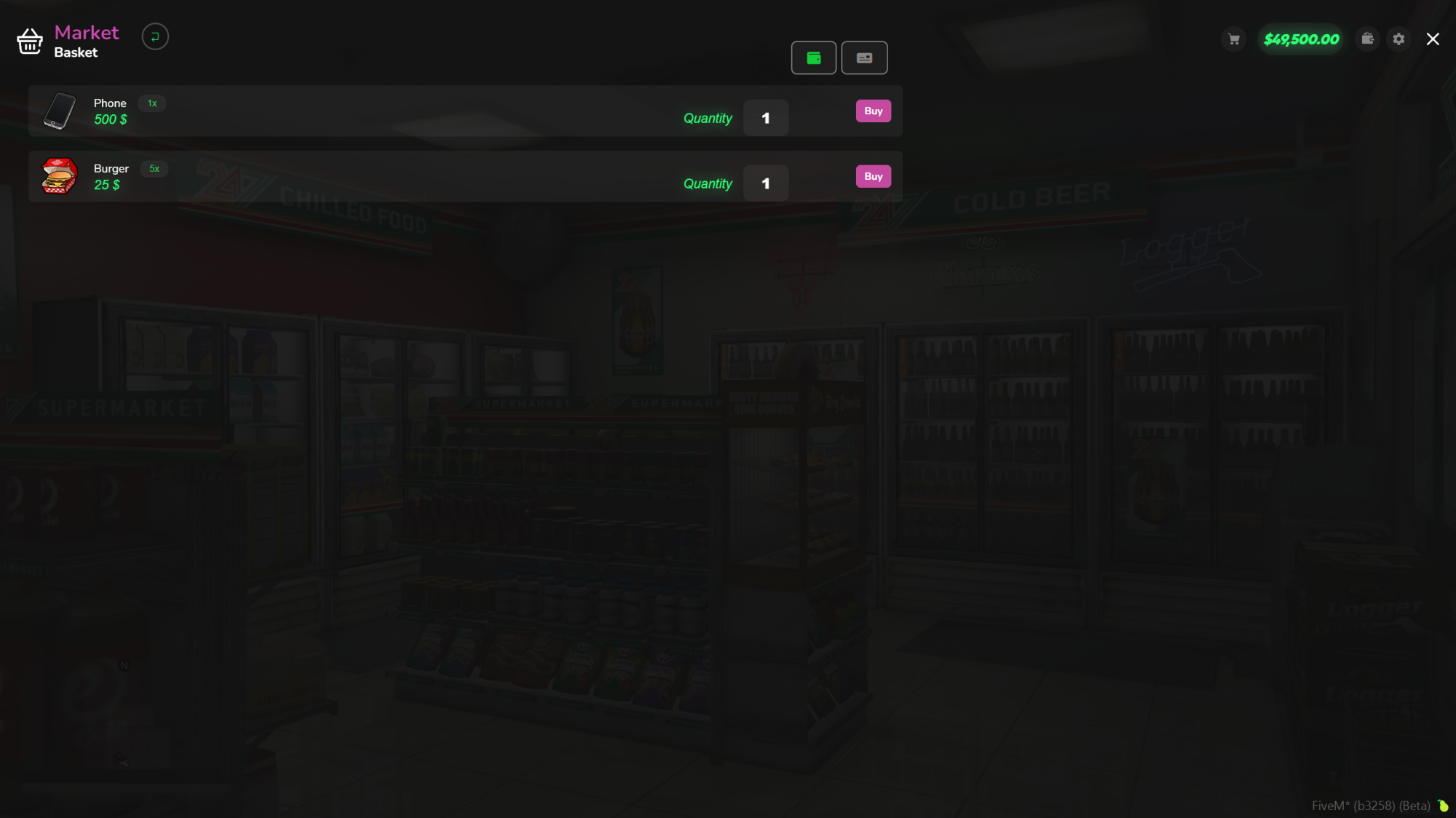Click the $49,500.00 balance display
Screen dimensions: 1456x818
tap(1301, 39)
